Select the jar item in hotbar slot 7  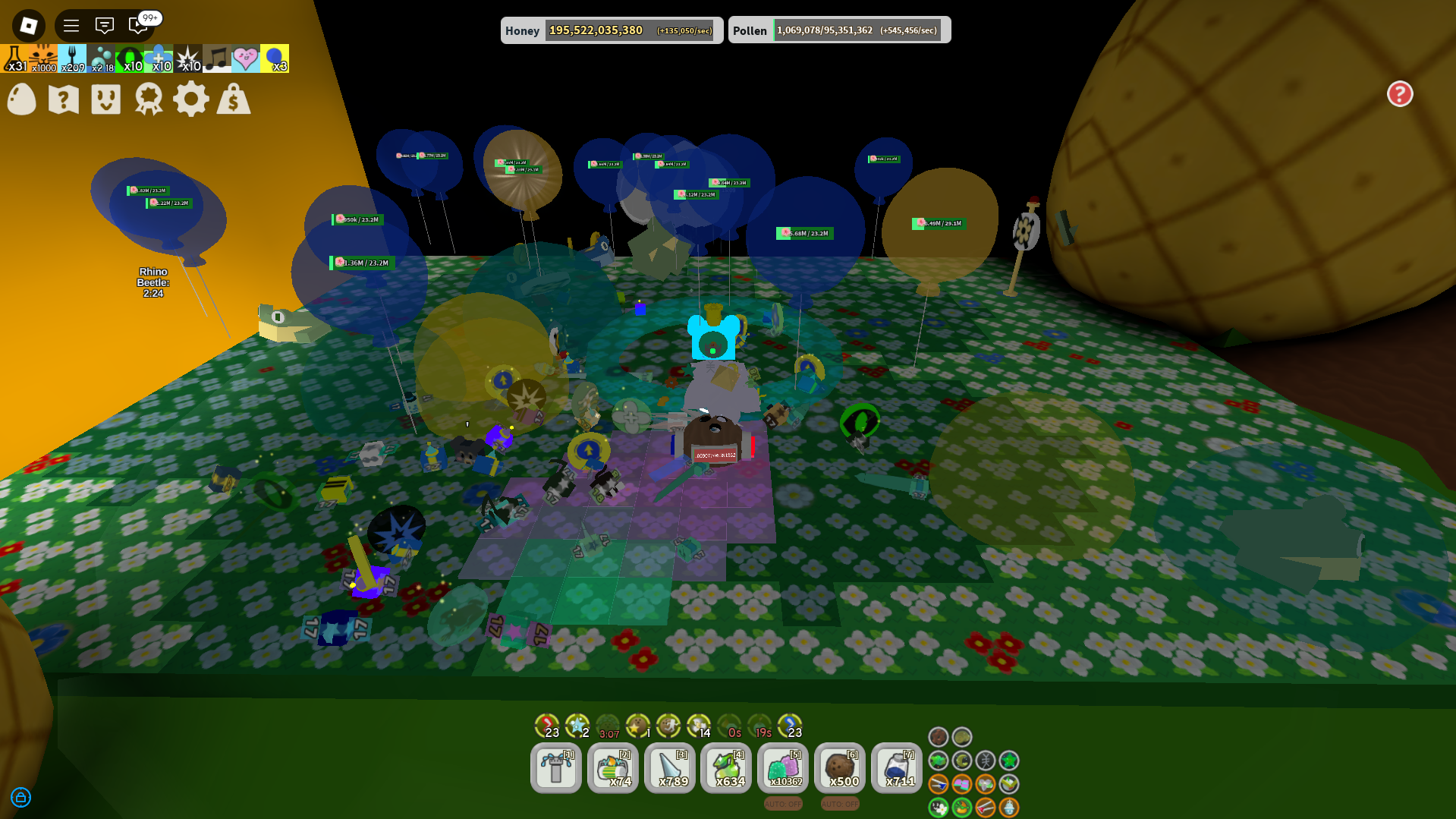pos(896,768)
